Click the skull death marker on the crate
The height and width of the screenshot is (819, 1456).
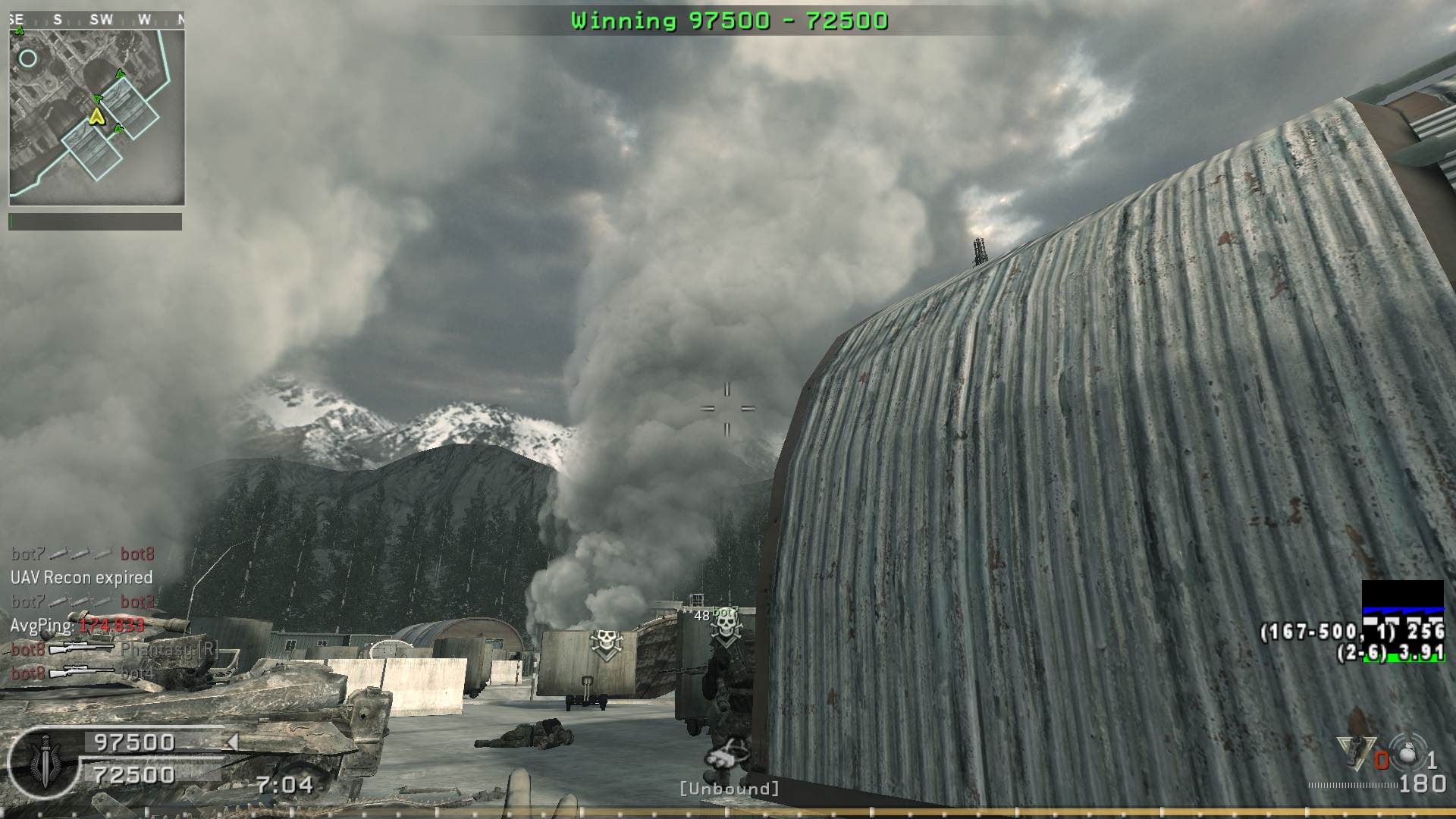point(606,644)
